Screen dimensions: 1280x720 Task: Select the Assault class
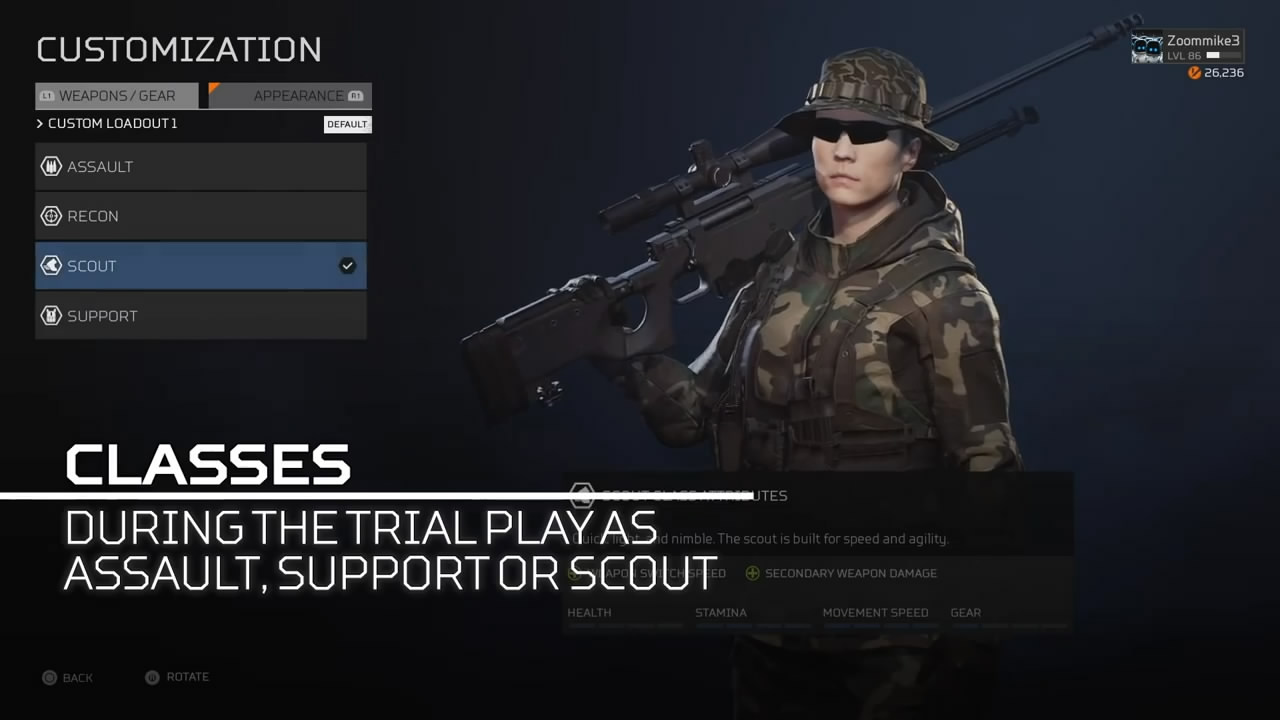point(200,167)
